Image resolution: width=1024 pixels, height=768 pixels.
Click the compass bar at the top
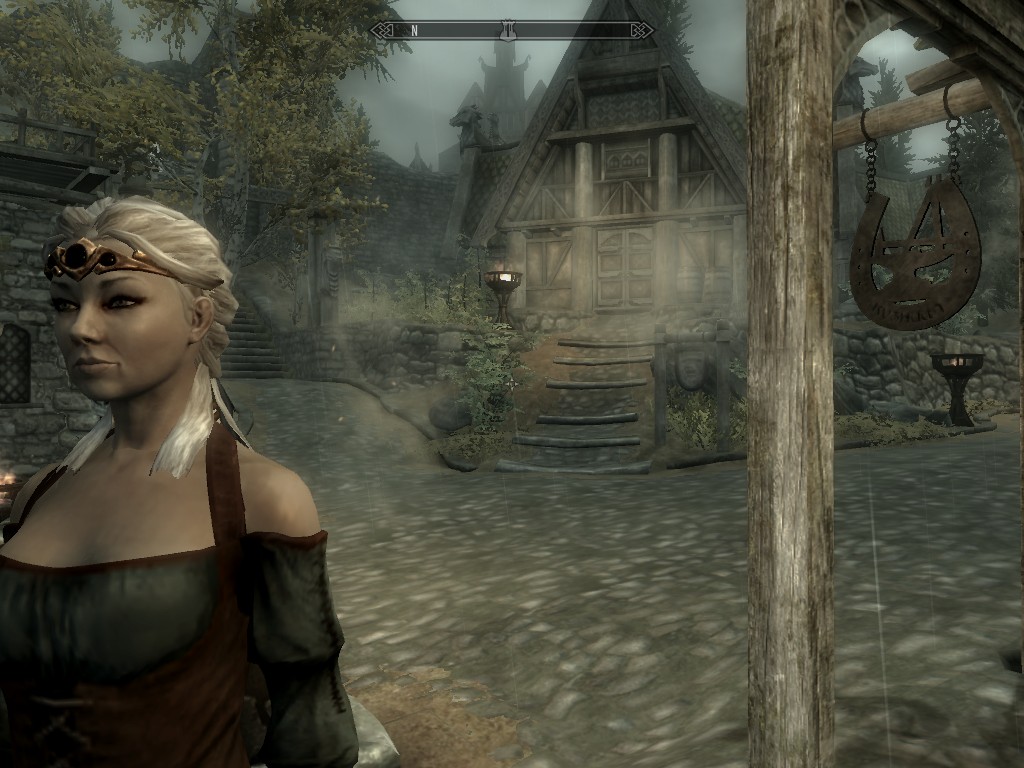coord(511,30)
